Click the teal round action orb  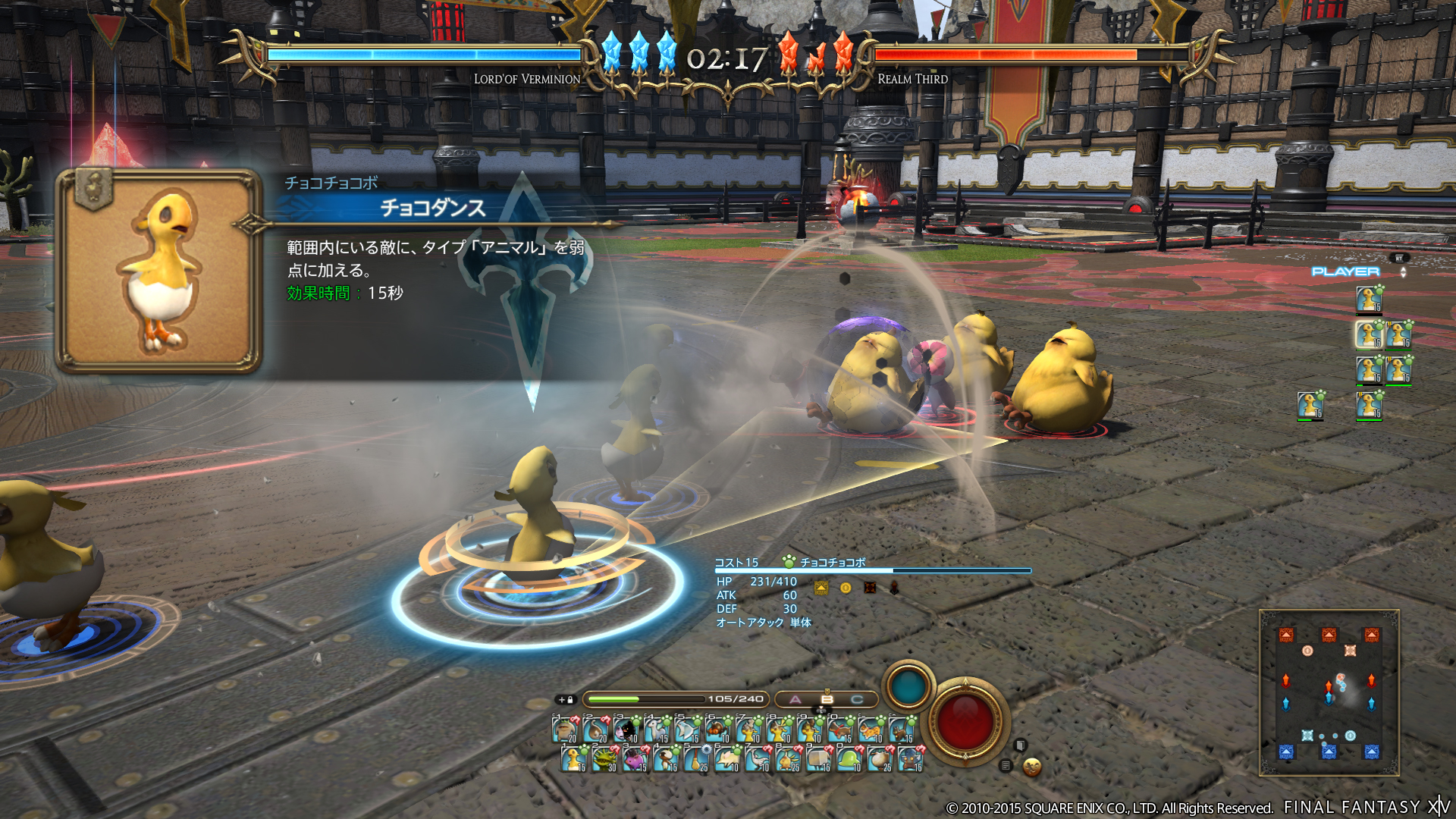pyautogui.click(x=907, y=686)
